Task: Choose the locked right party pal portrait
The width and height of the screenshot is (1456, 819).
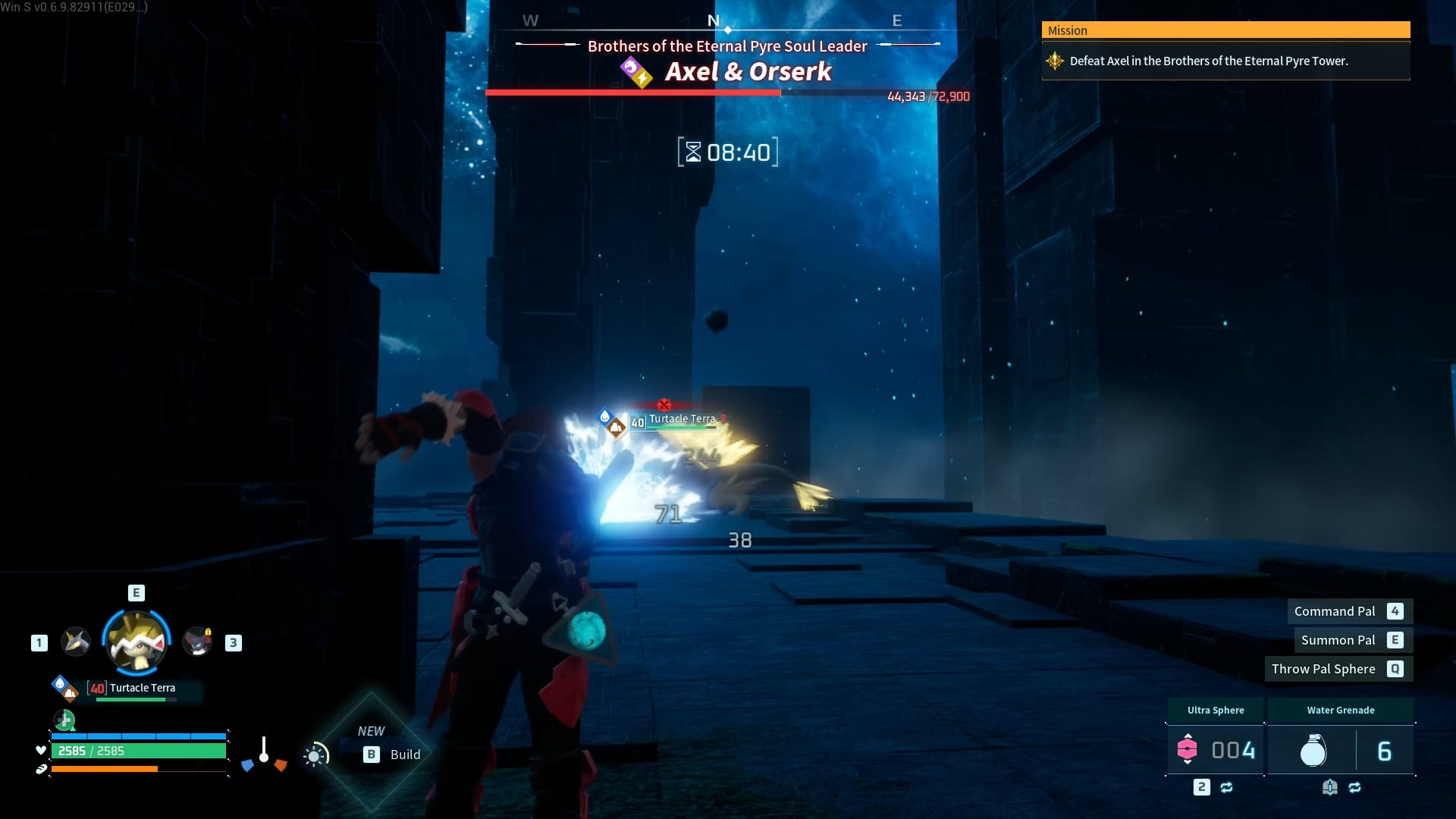Action: pyautogui.click(x=197, y=642)
